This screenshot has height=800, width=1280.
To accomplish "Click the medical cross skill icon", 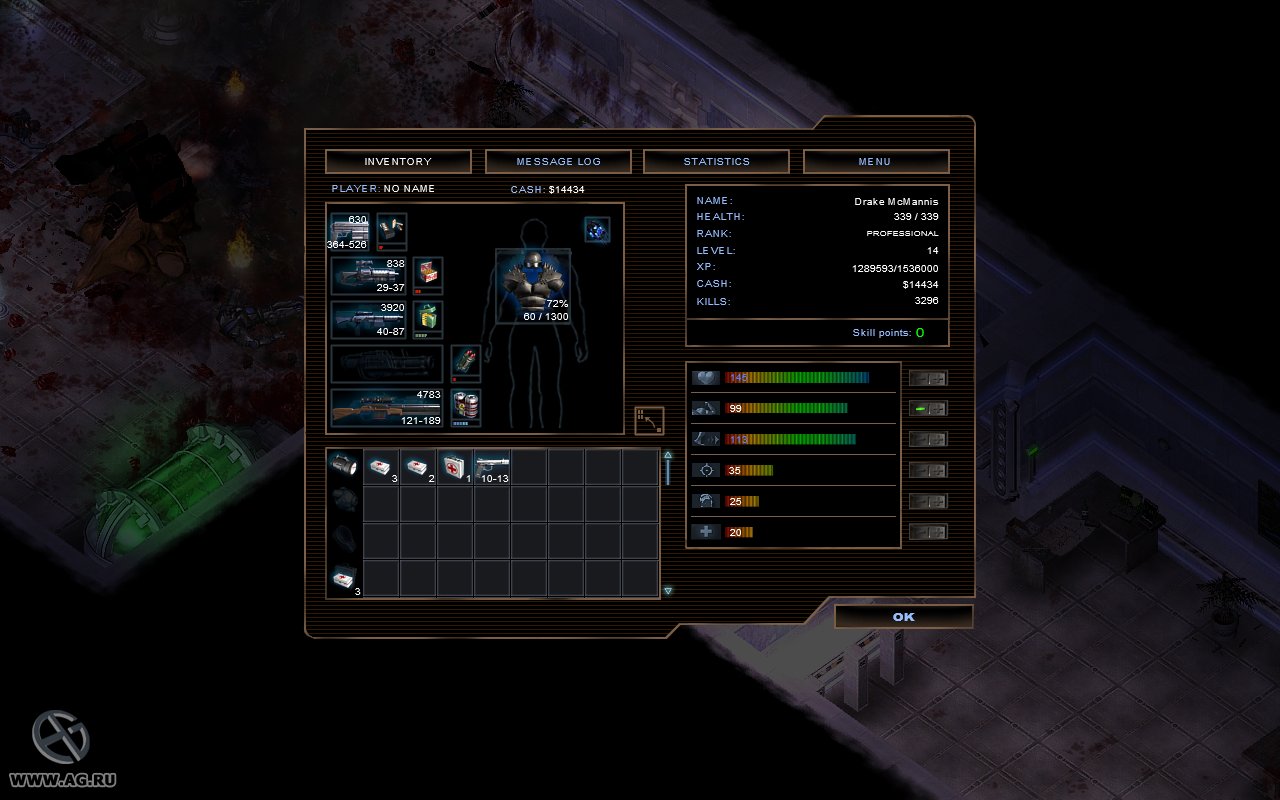I will pyautogui.click(x=705, y=532).
